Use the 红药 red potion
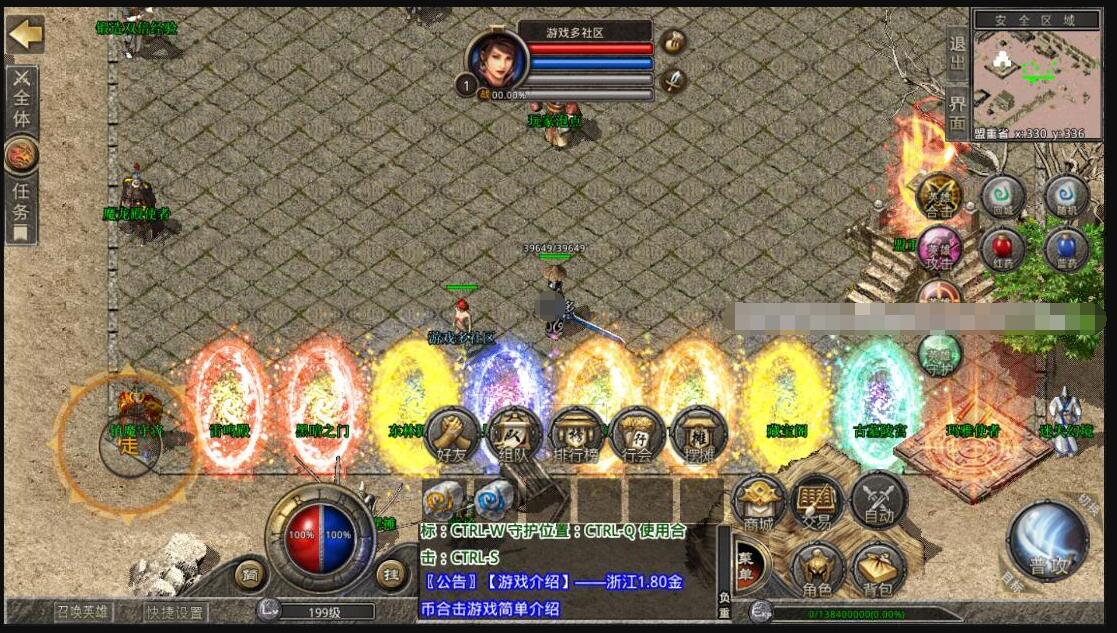 (1001, 247)
